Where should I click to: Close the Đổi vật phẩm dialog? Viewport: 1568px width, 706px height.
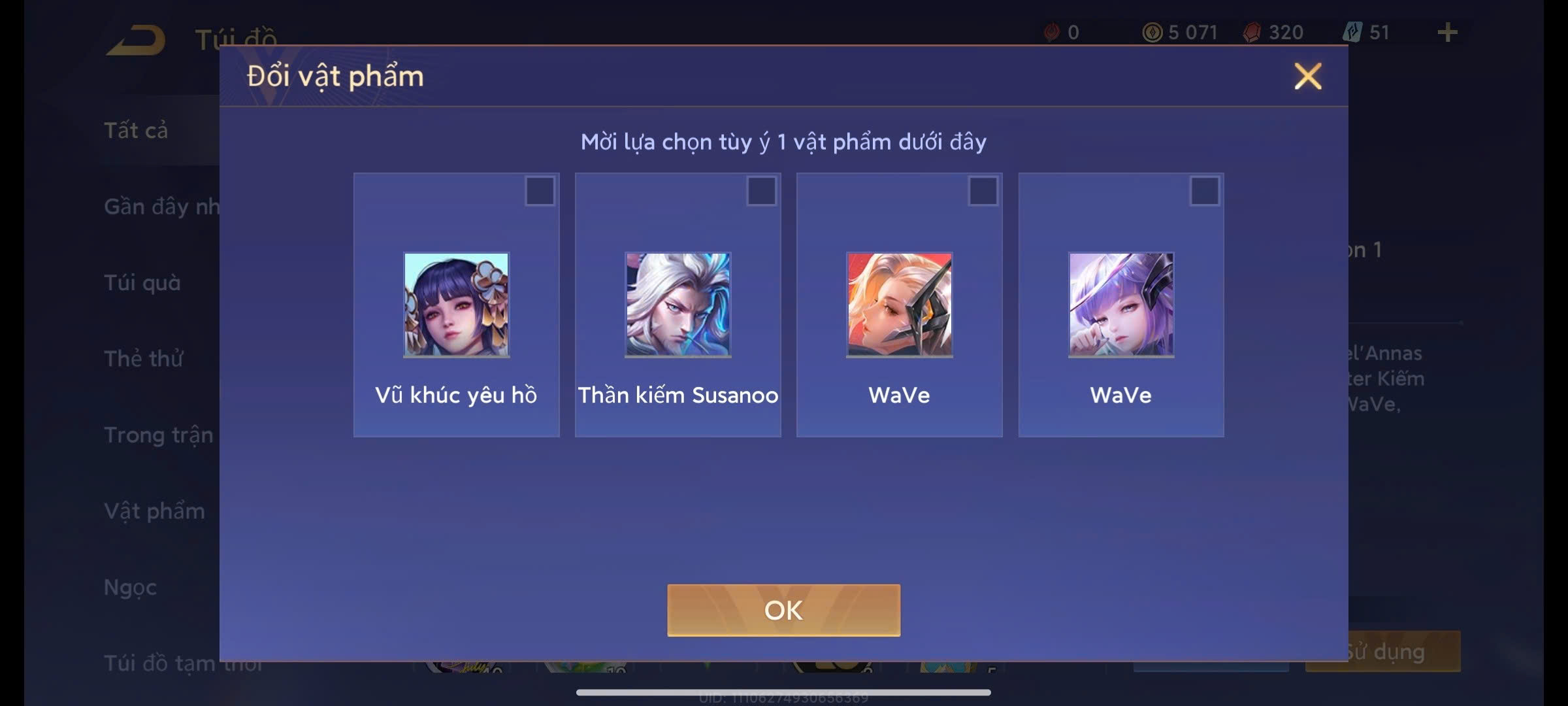click(x=1307, y=76)
